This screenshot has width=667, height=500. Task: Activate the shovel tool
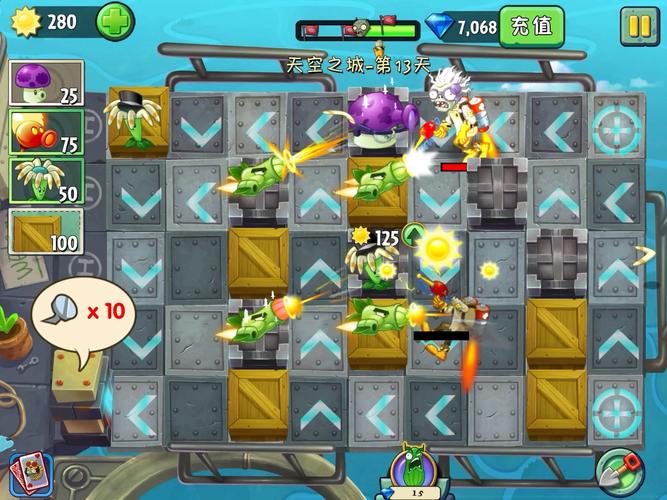(620, 470)
